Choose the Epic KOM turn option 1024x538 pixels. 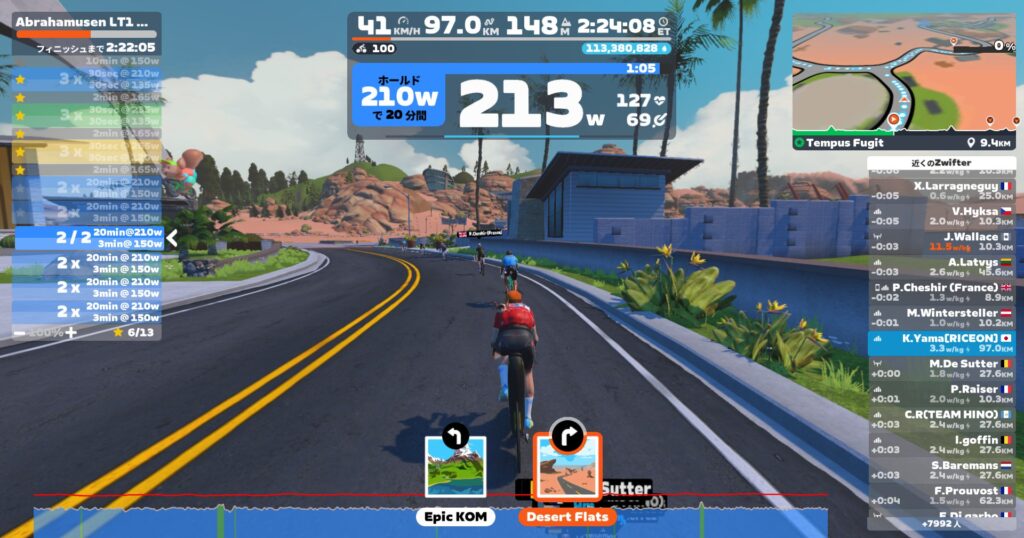(x=455, y=467)
